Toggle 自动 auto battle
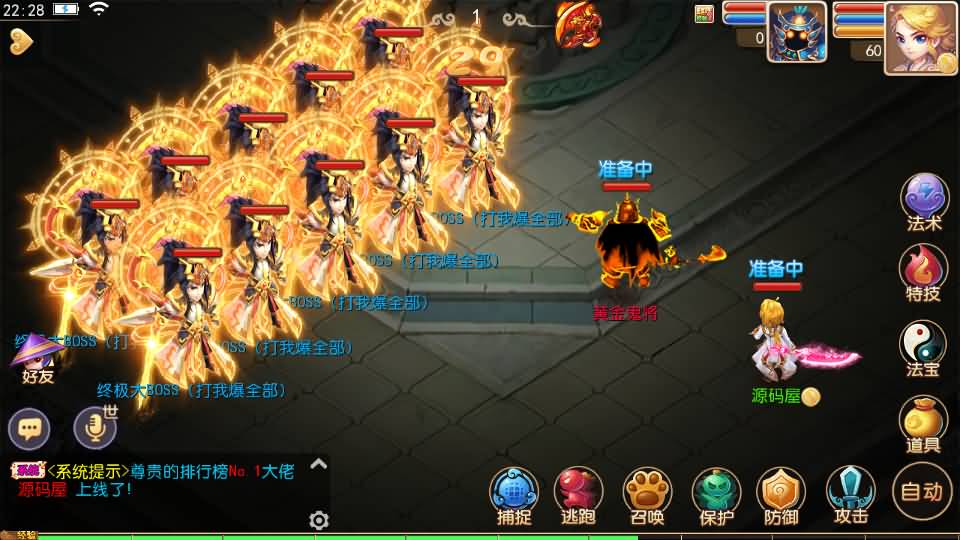Image resolution: width=960 pixels, height=540 pixels. coord(921,491)
